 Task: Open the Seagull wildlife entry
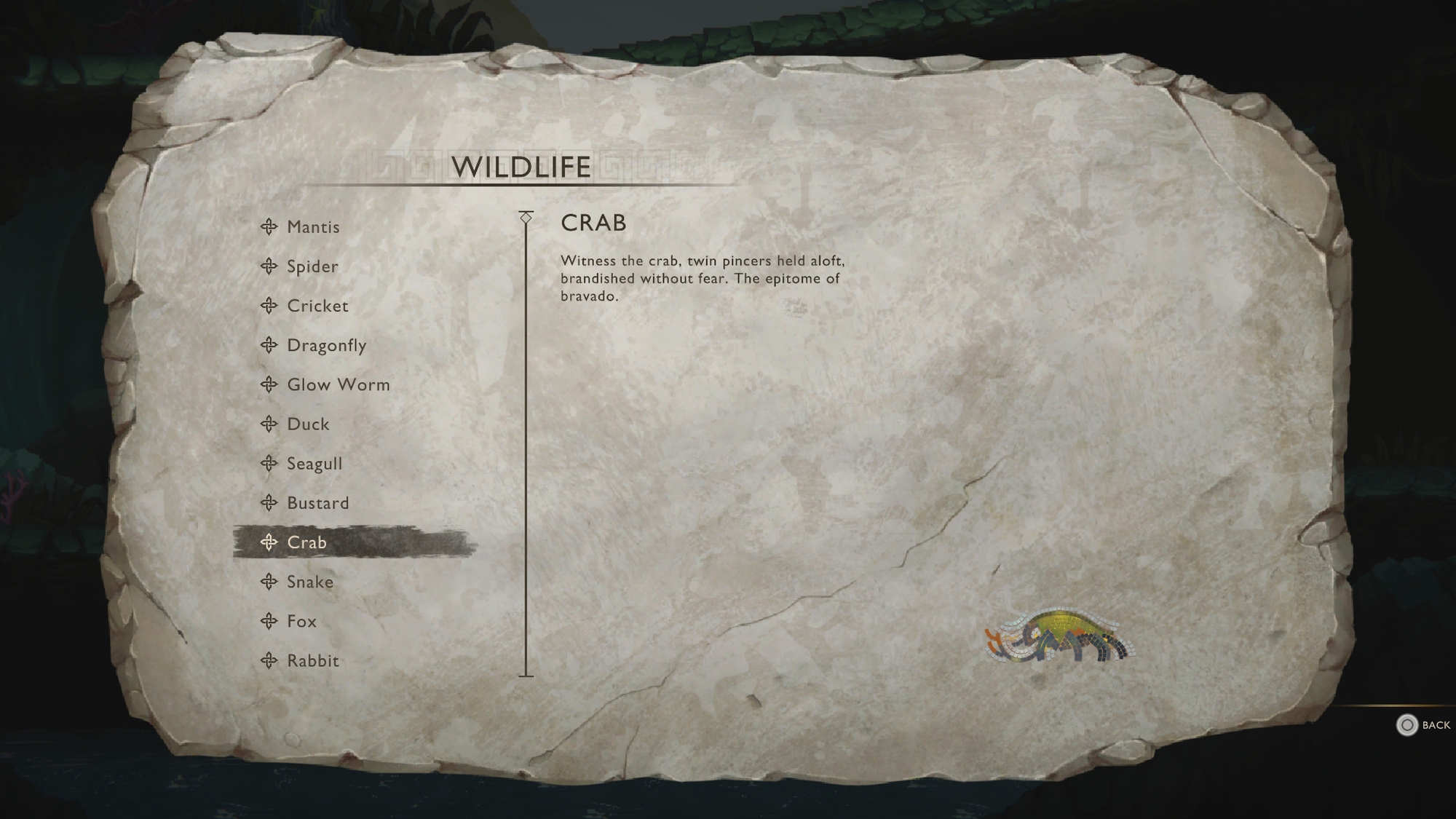point(314,464)
